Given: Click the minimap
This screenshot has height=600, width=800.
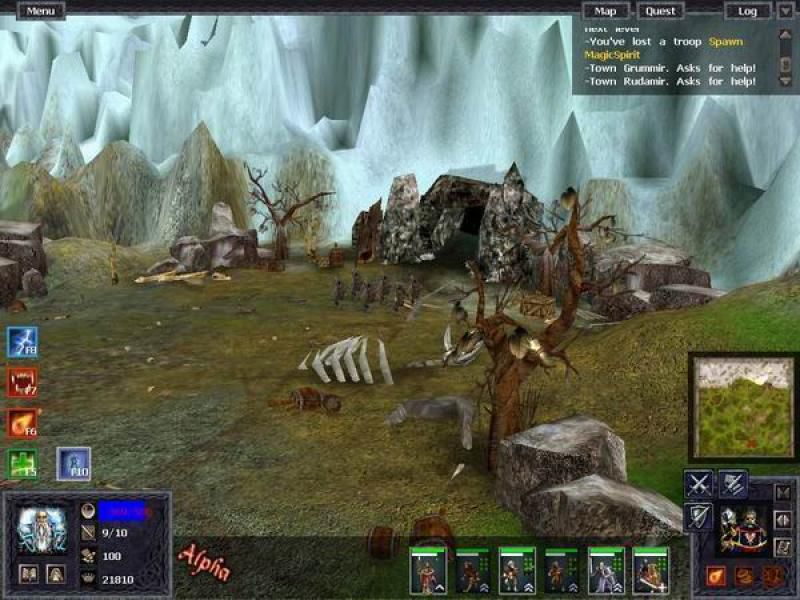Looking at the screenshot, I should (x=742, y=406).
